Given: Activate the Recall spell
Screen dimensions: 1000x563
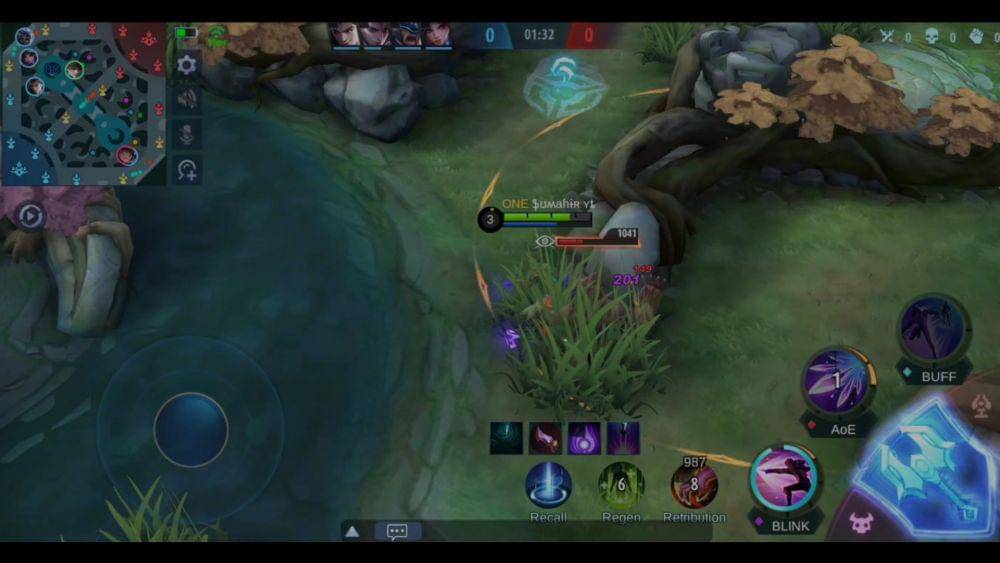Looking at the screenshot, I should coord(548,484).
